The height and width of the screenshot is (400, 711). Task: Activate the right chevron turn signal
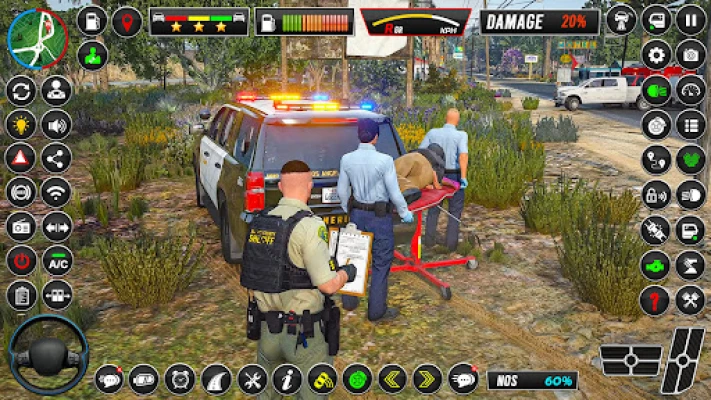427,379
